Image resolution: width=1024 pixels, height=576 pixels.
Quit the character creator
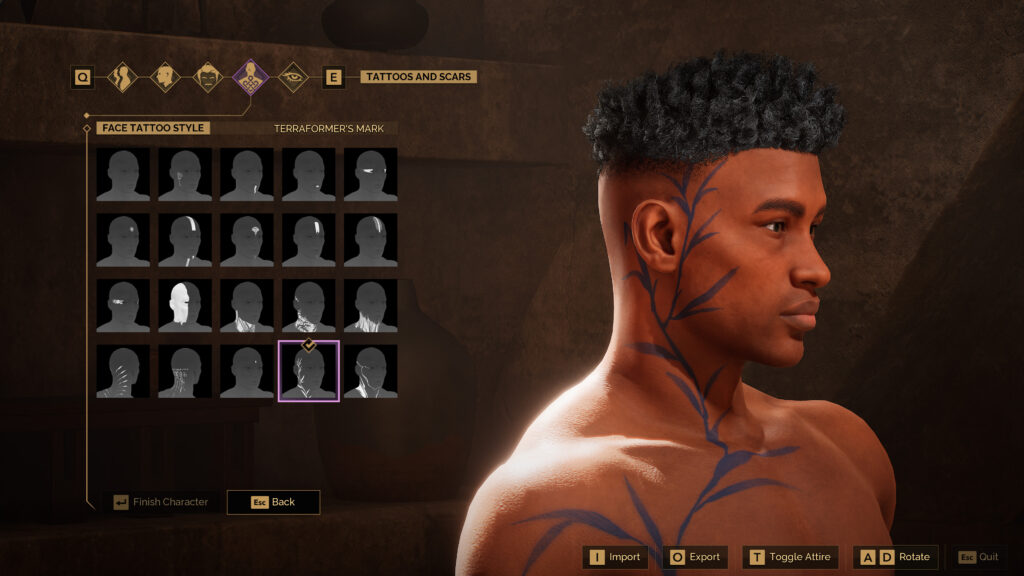[x=978, y=557]
